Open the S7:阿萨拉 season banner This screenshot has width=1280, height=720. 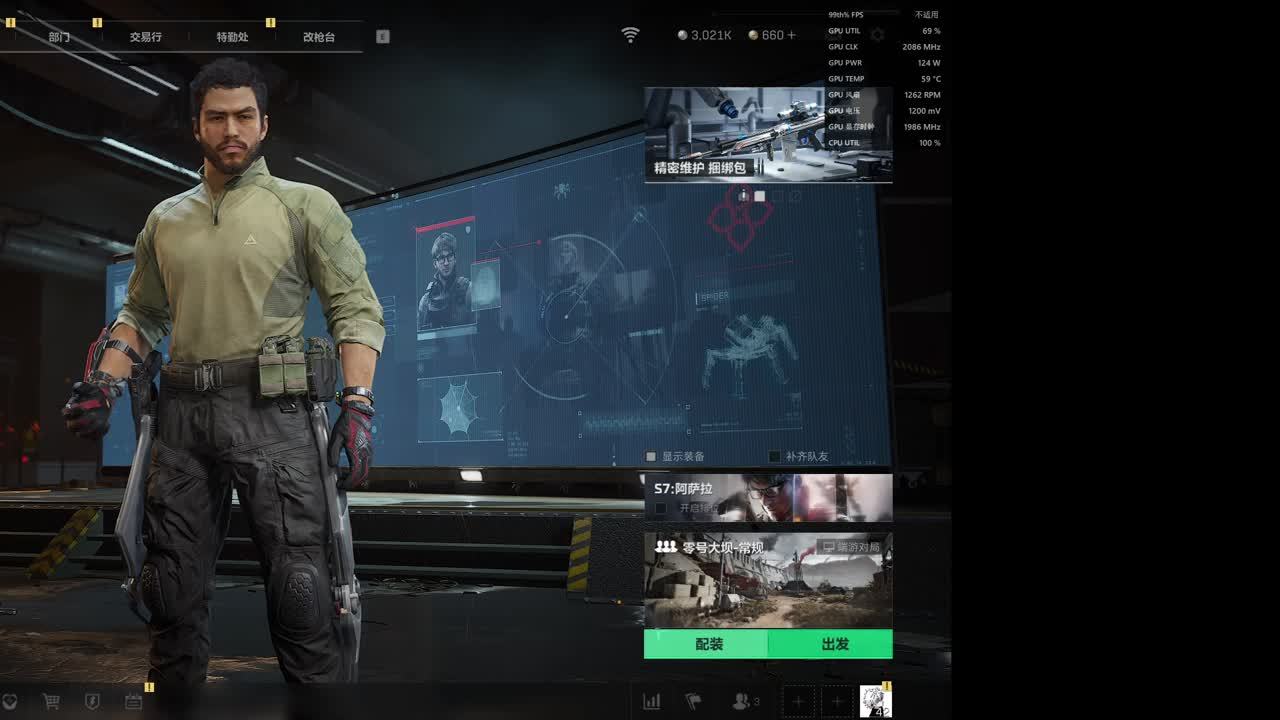pyautogui.click(x=767, y=497)
